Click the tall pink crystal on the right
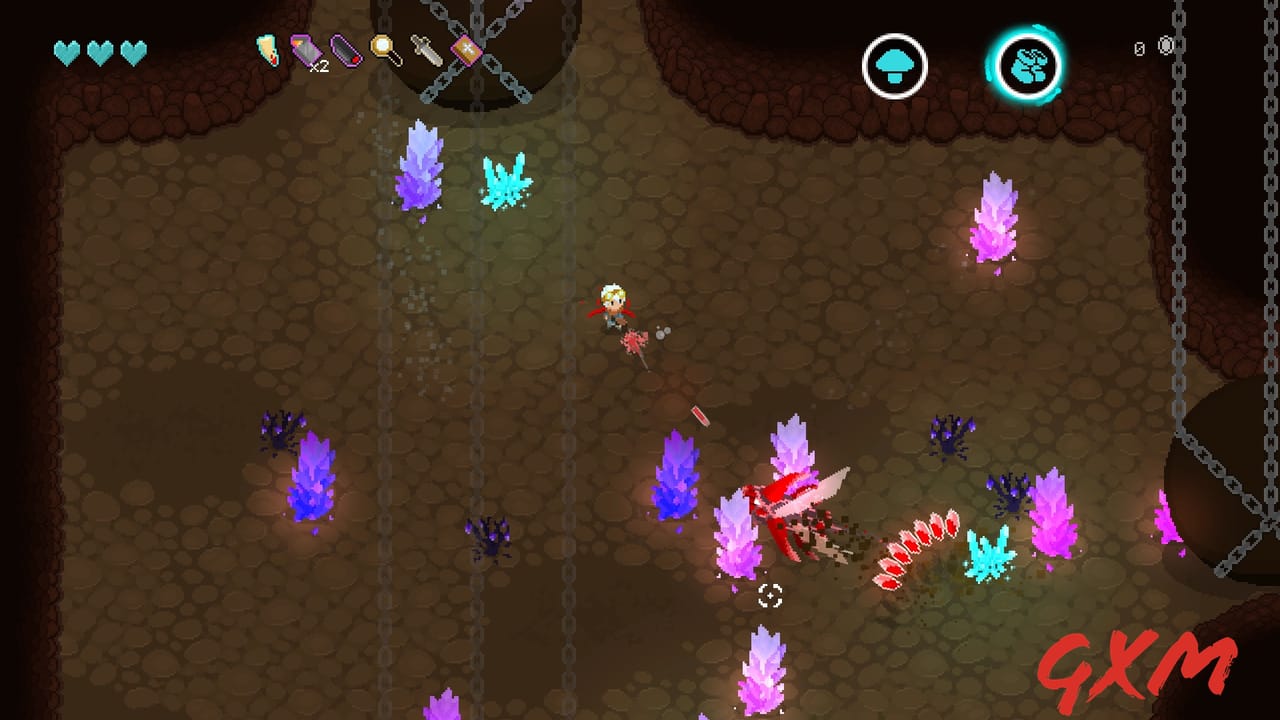This screenshot has height=720, width=1280. click(x=995, y=215)
